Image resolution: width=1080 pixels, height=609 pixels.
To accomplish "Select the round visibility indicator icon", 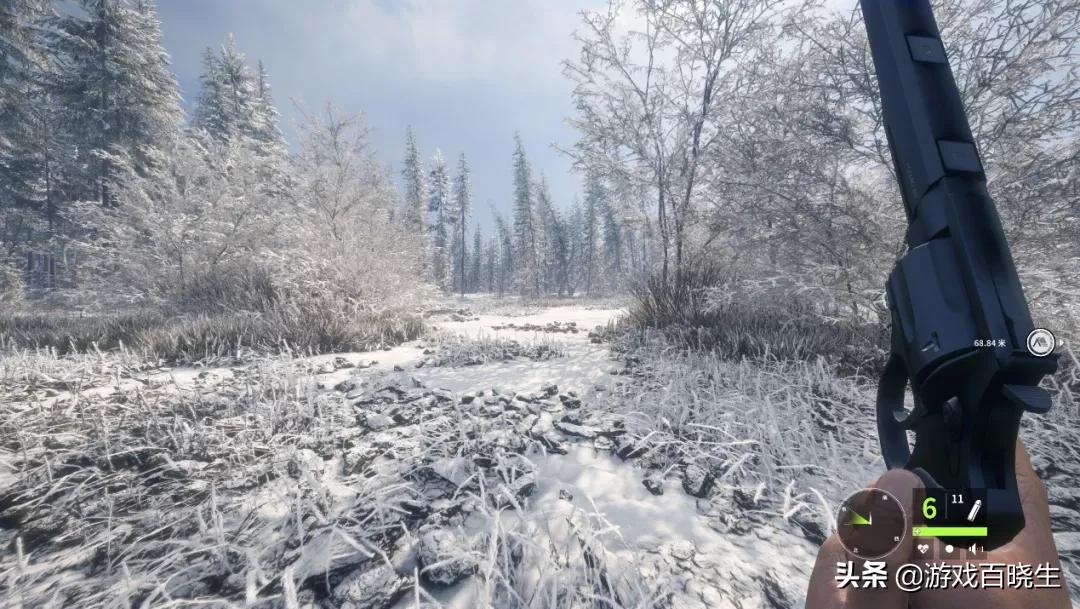I will tap(949, 548).
